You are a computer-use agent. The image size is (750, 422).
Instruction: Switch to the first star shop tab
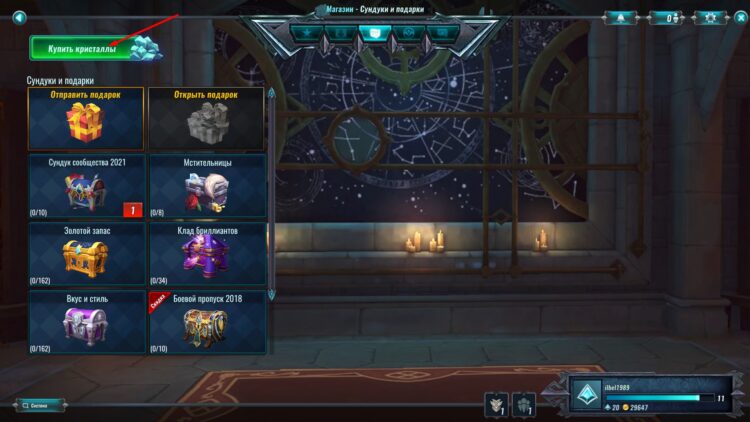pos(306,32)
